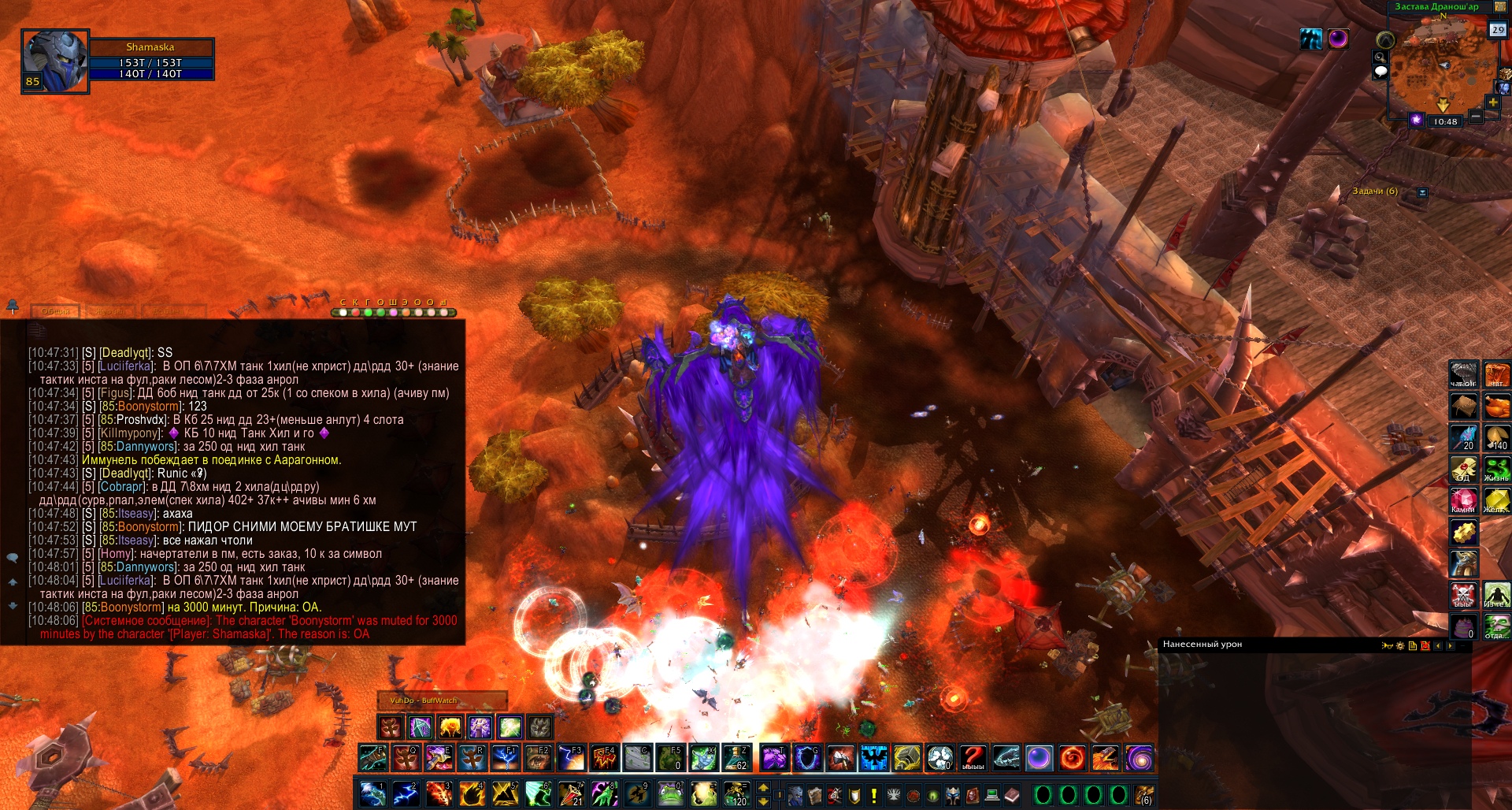Activate the frog Hex spell slot
The image size is (1512, 810).
tap(670, 794)
